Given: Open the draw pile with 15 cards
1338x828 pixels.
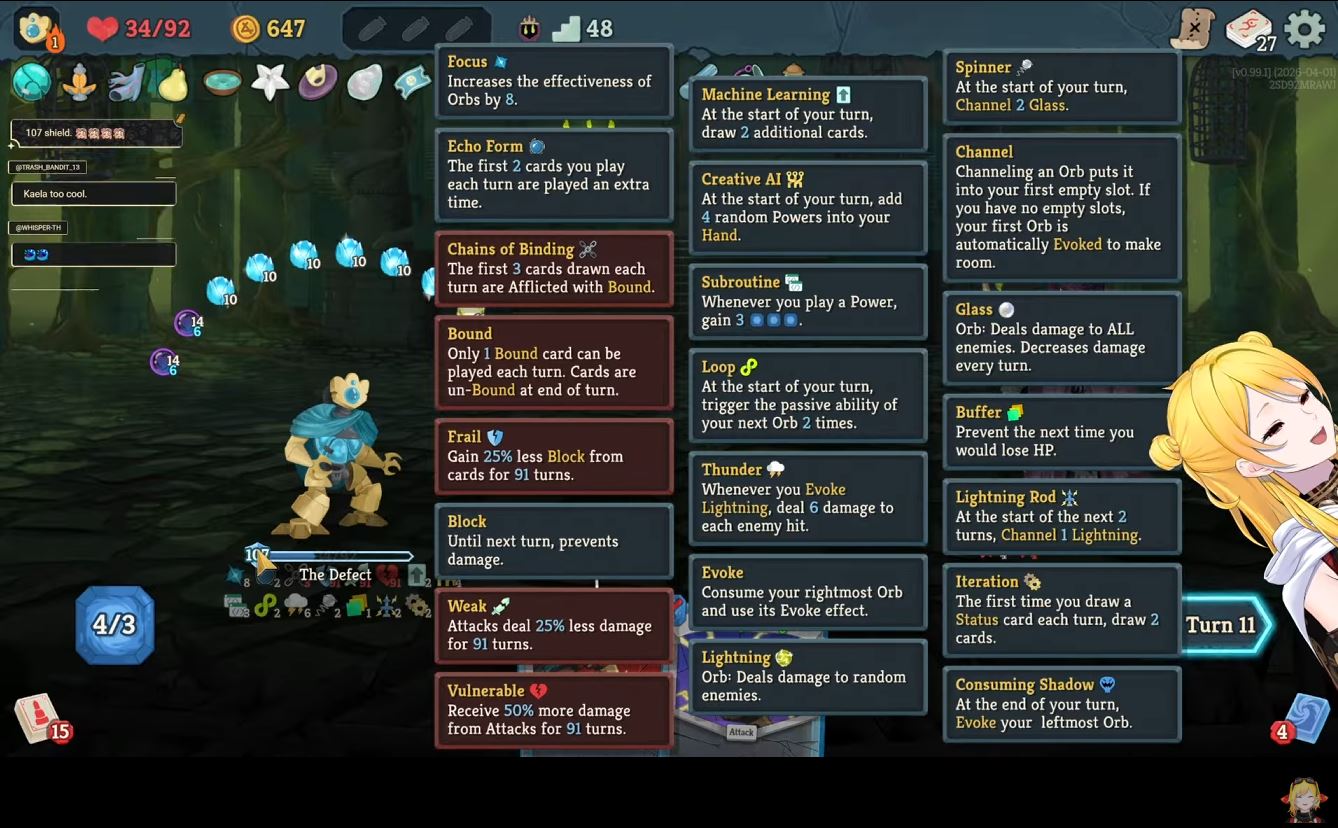Looking at the screenshot, I should pos(38,717).
